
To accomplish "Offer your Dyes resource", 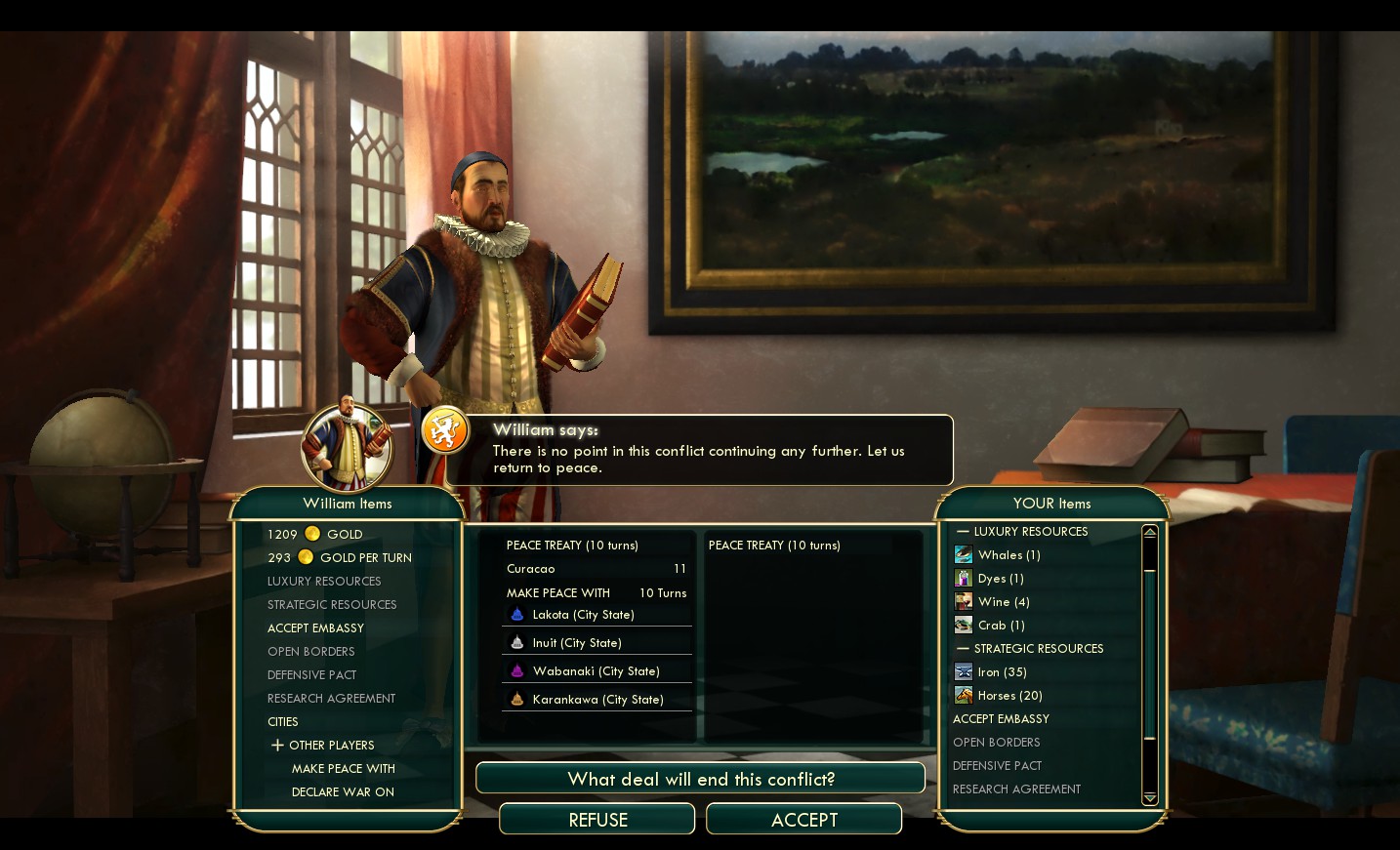I will point(1000,578).
